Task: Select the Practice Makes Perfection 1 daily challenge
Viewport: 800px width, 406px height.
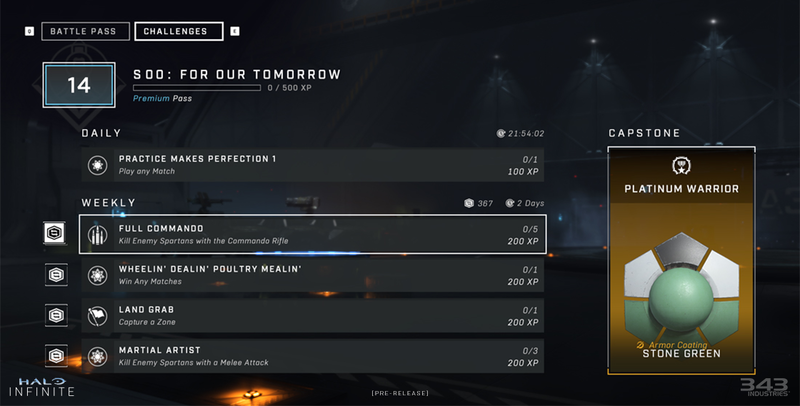Action: (x=313, y=165)
